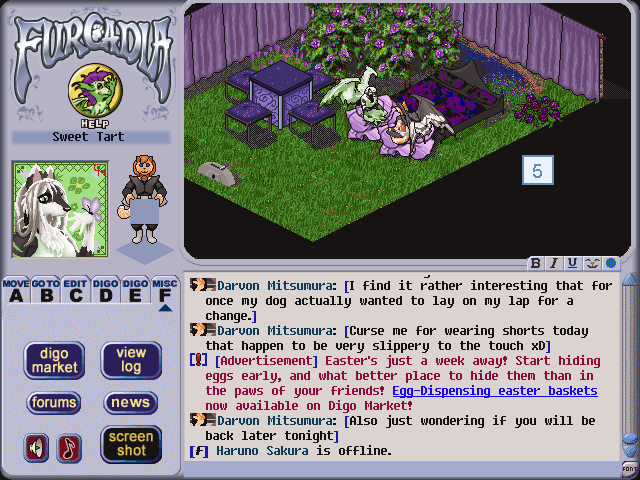Toggle sound with the speaker icon

pyautogui.click(x=36, y=447)
